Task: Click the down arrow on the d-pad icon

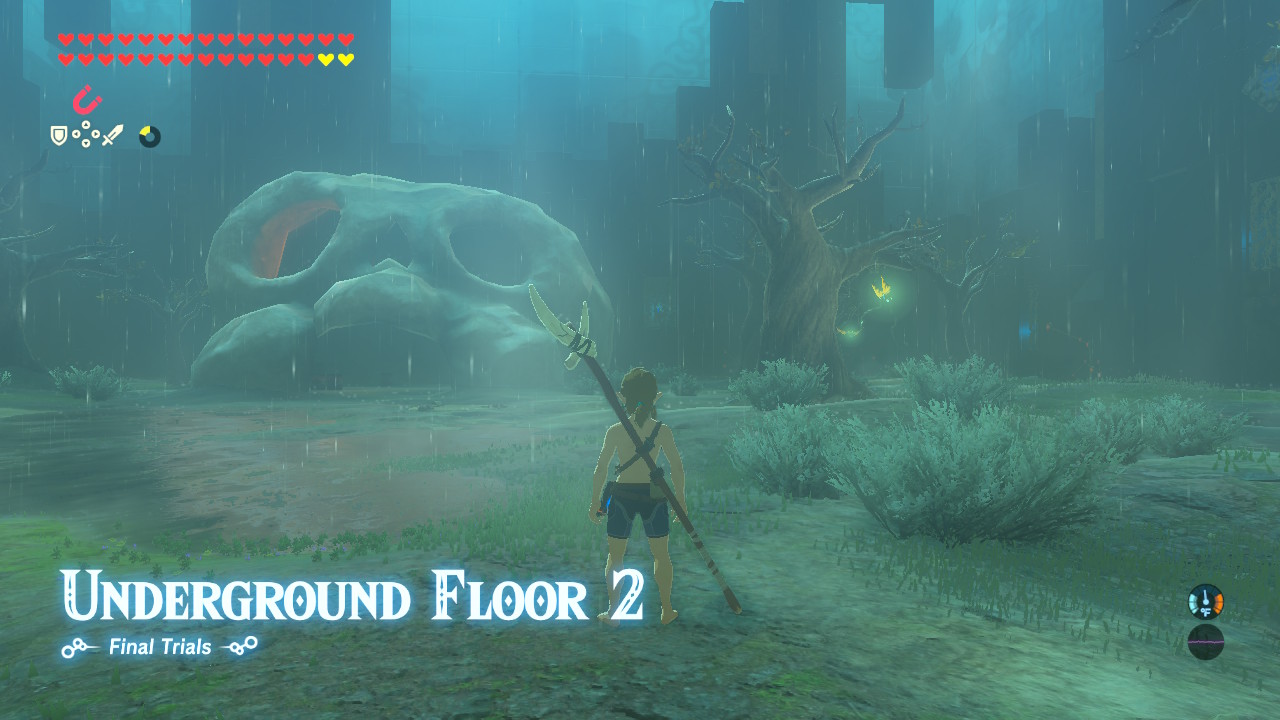Action: [x=86, y=144]
